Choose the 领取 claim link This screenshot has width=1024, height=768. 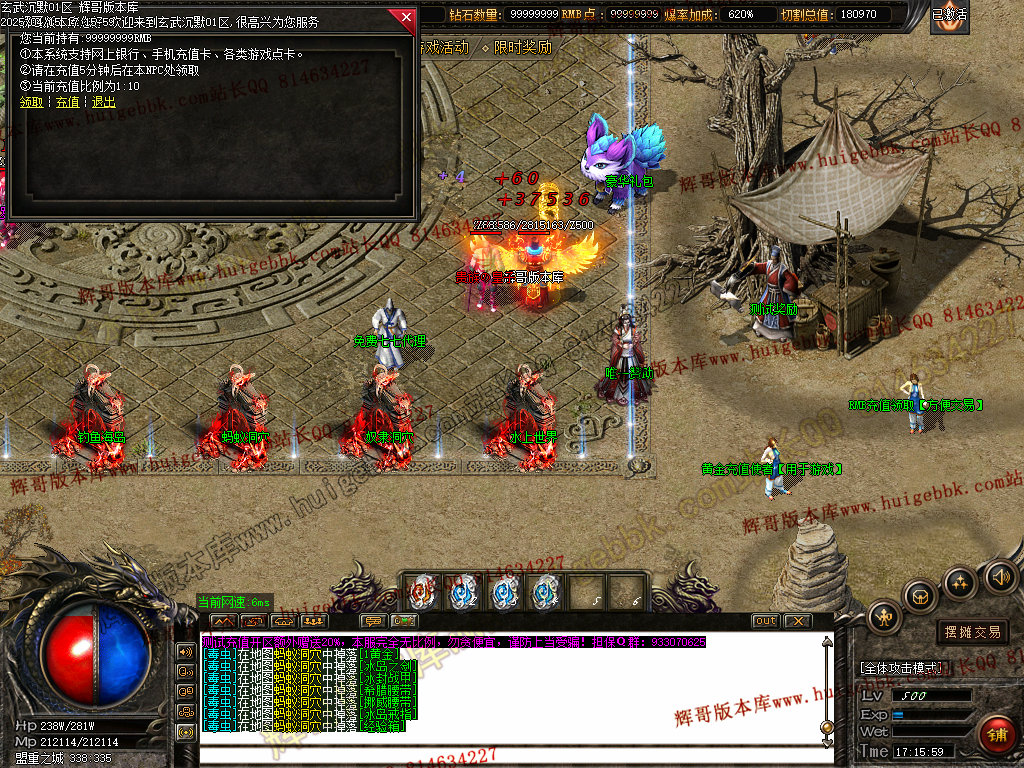pos(31,102)
